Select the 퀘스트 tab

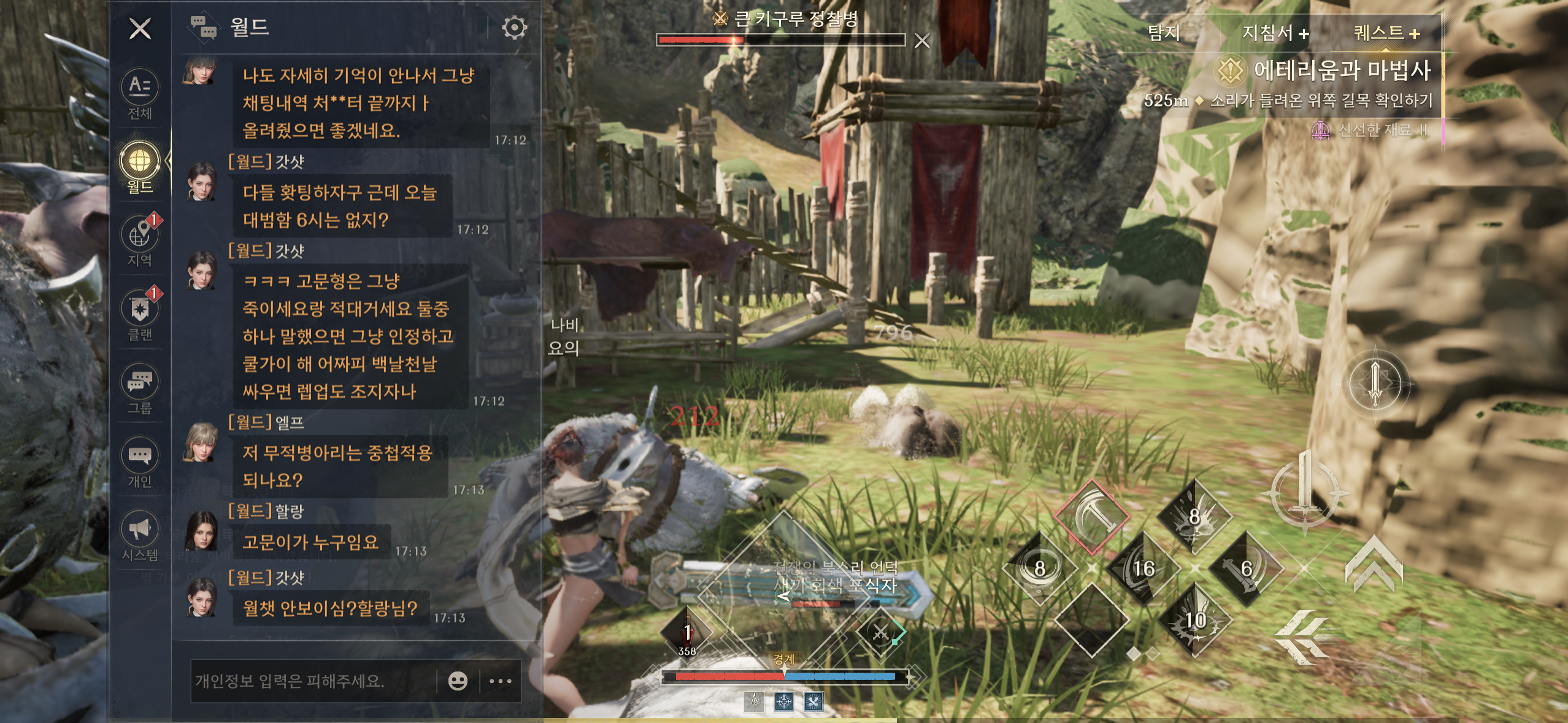(1386, 33)
